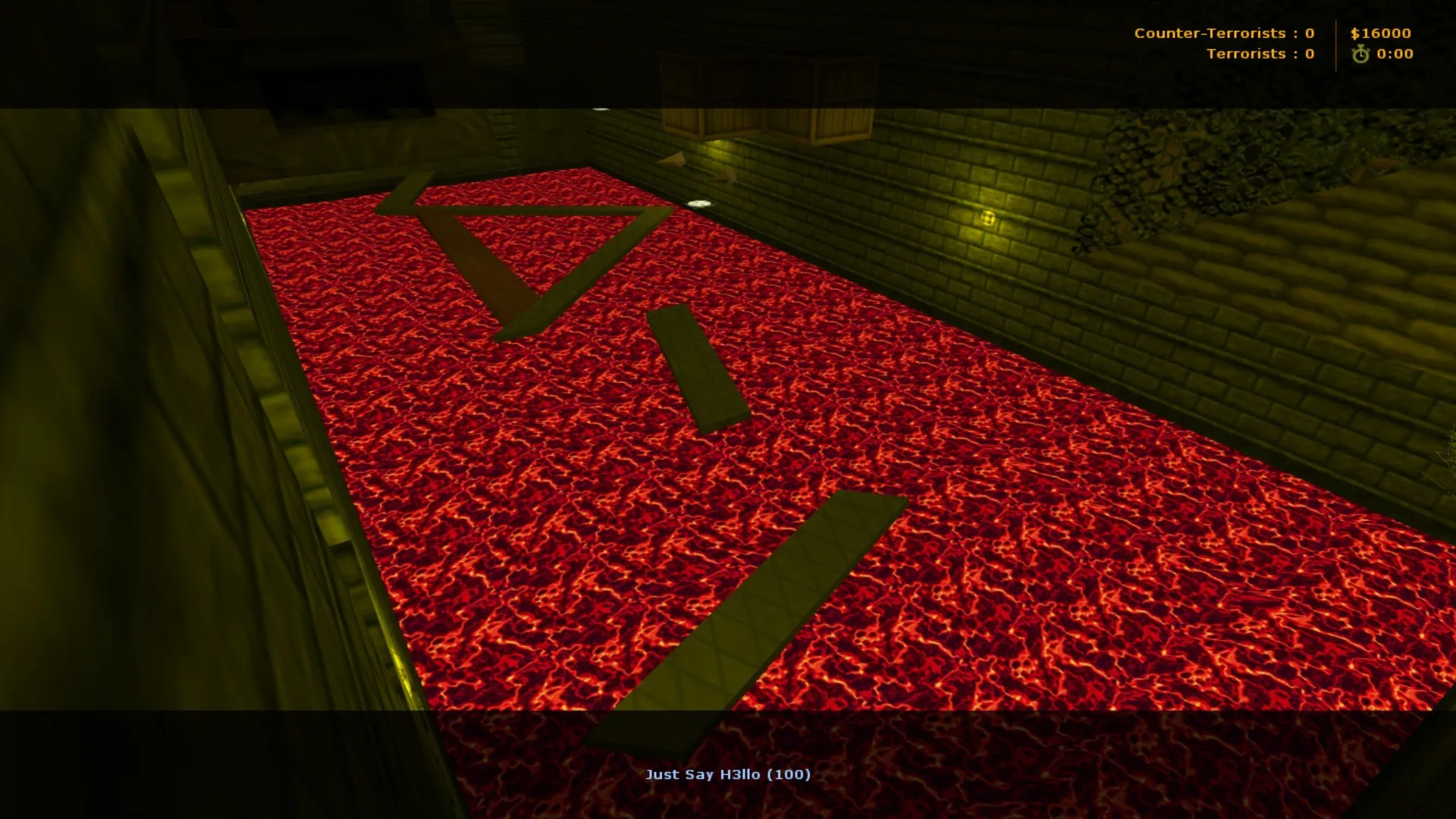Select the Counter-Terrorists label text

point(1207,33)
